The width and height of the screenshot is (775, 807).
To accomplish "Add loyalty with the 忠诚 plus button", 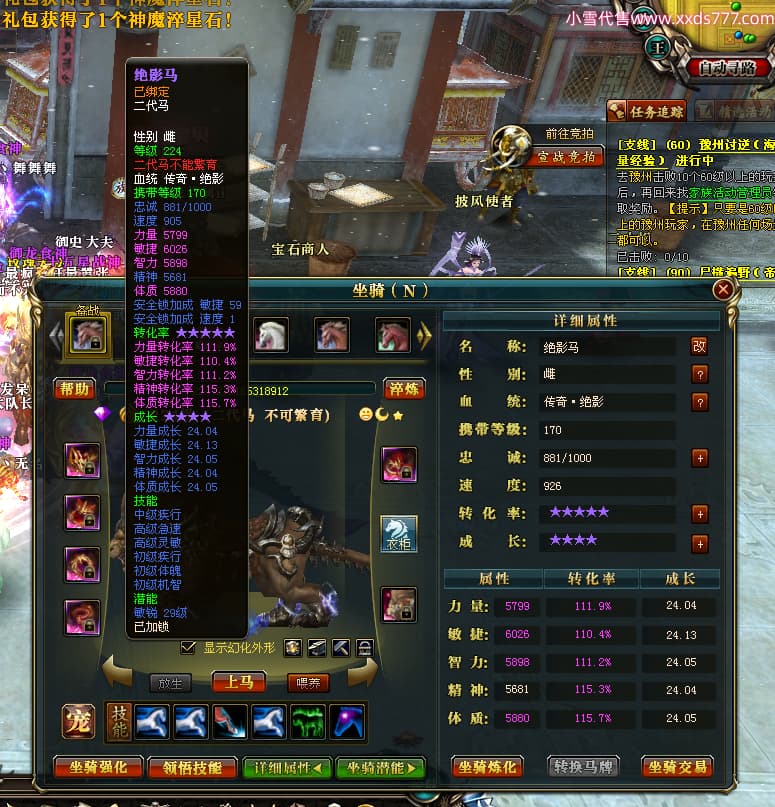I will pyautogui.click(x=700, y=457).
